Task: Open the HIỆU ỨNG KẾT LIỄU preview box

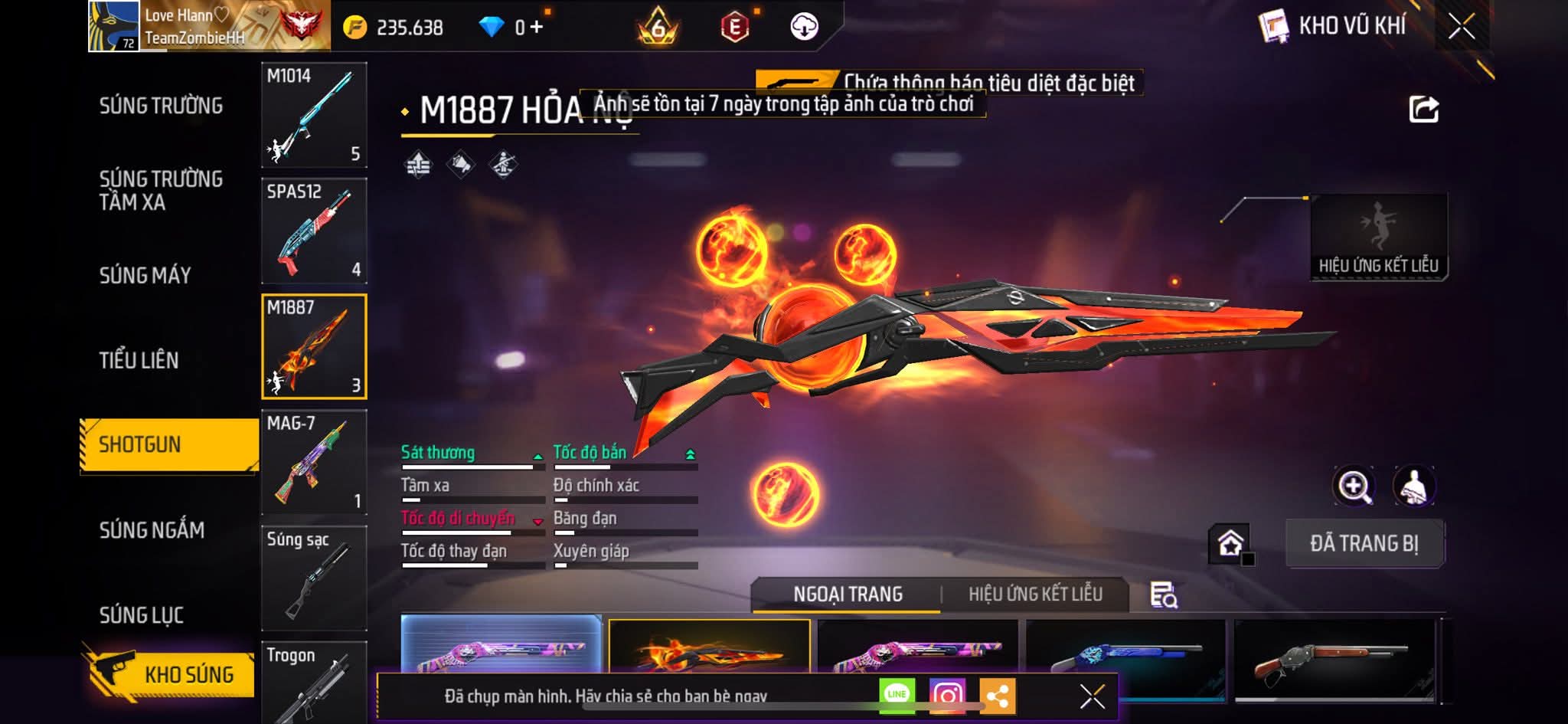Action: pos(1378,238)
